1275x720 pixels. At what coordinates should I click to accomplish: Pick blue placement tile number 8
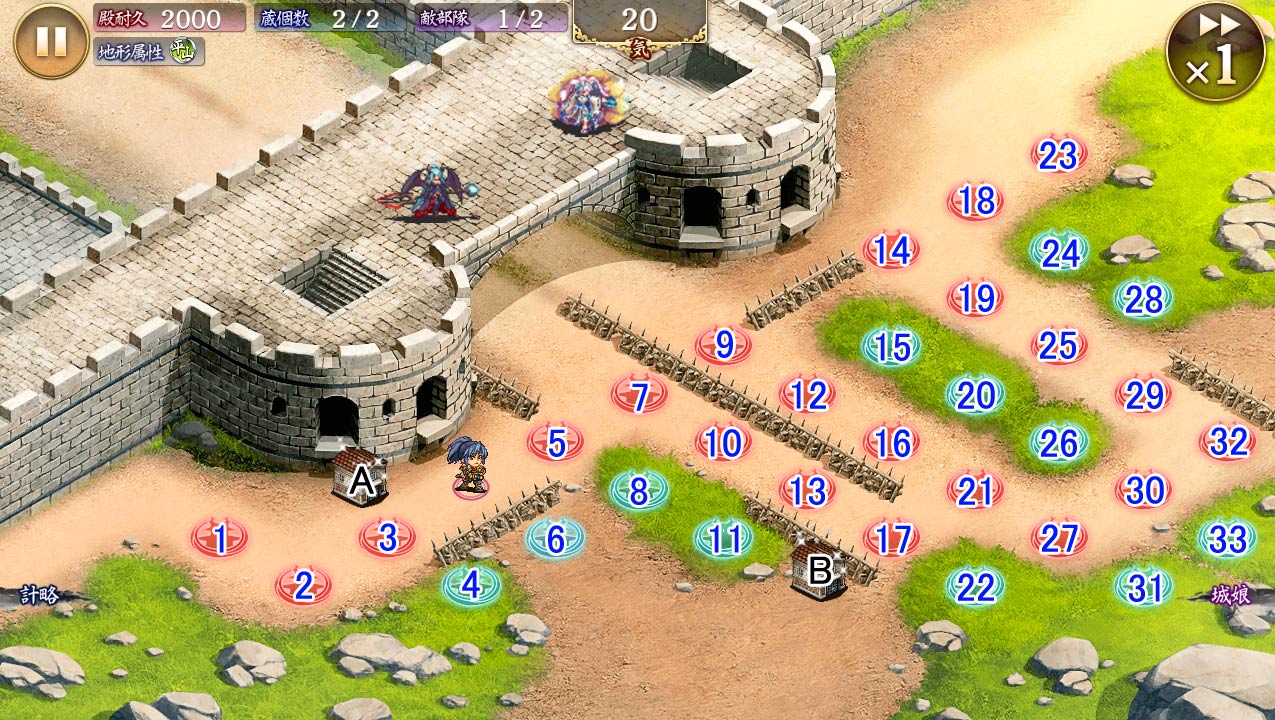point(639,490)
